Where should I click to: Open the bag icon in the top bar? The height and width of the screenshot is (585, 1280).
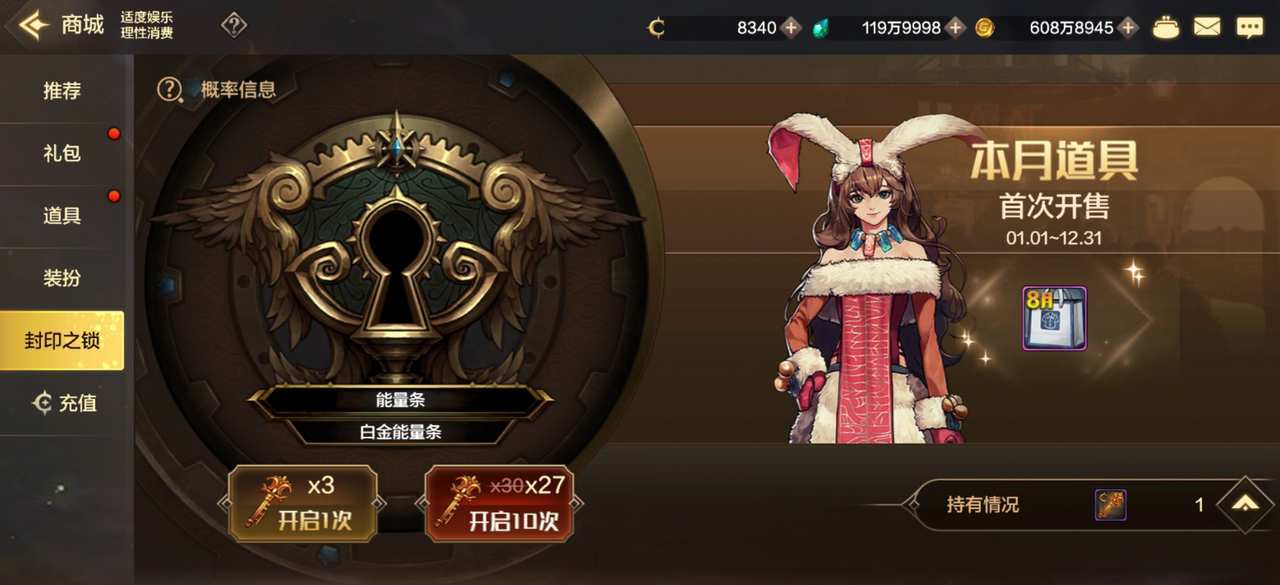[1166, 28]
